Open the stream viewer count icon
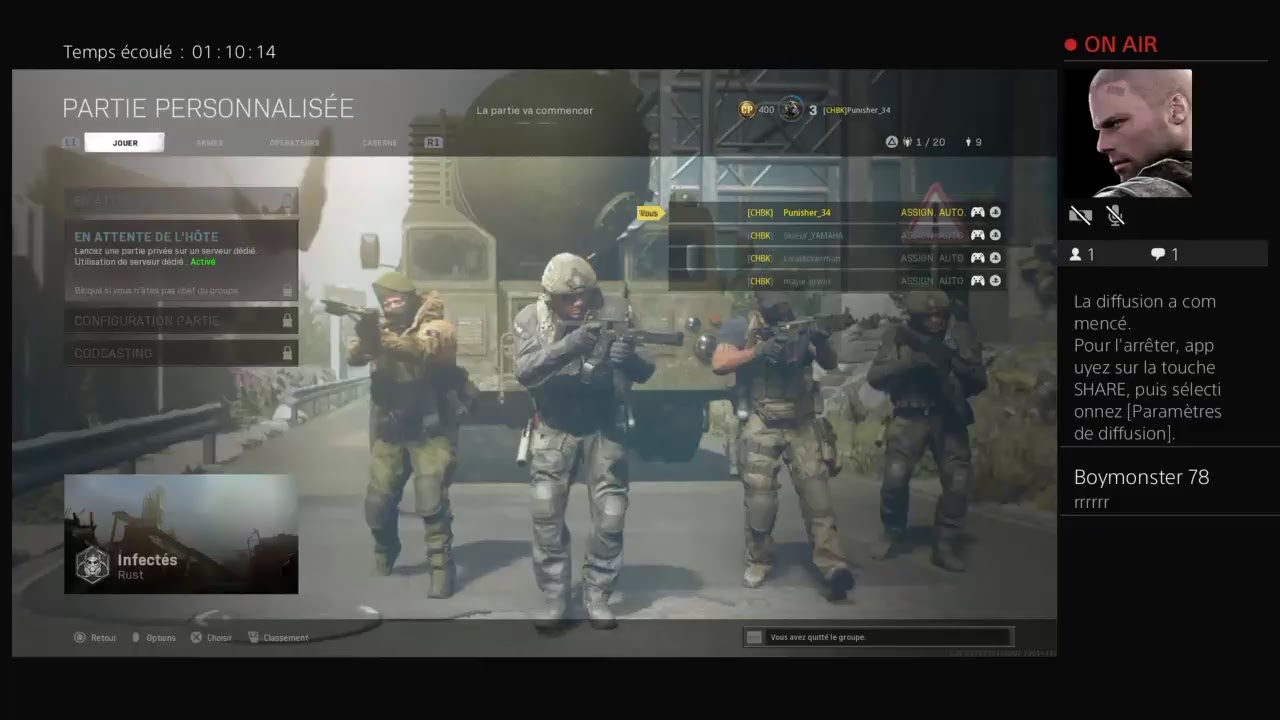This screenshot has width=1280, height=720. (1076, 254)
